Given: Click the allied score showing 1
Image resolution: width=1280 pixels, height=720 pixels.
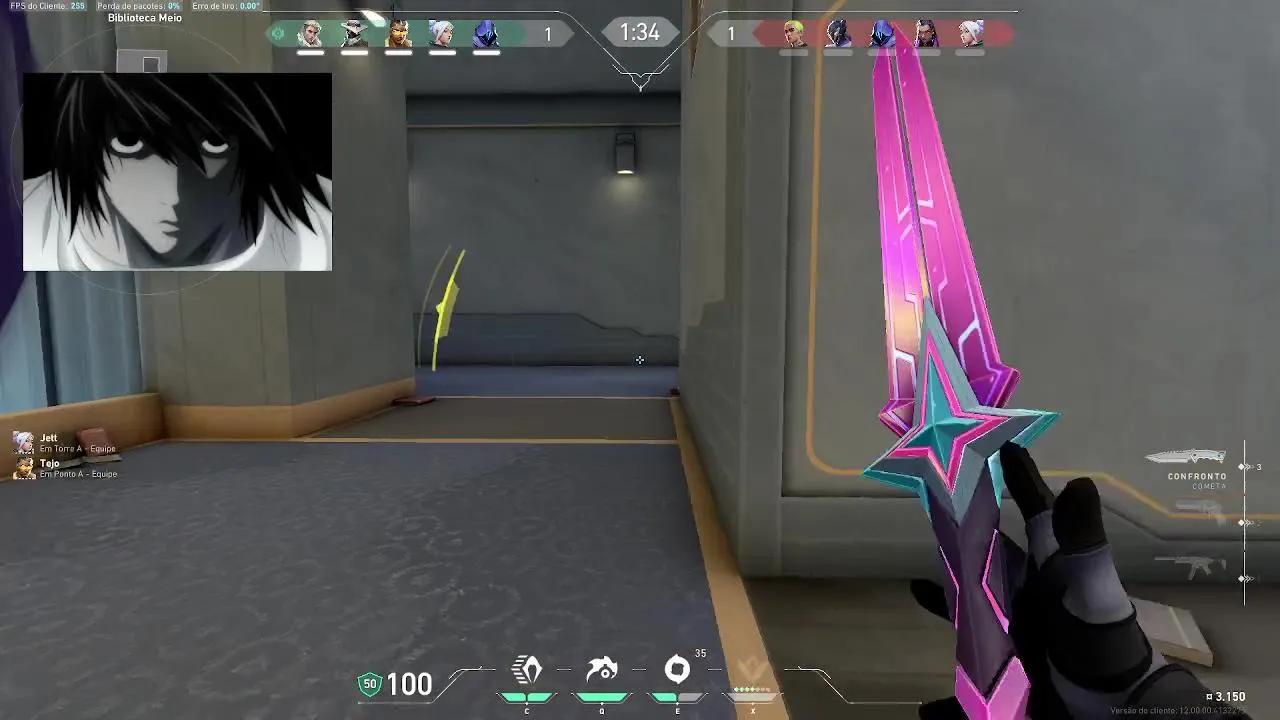Looking at the screenshot, I should pyautogui.click(x=546, y=32).
